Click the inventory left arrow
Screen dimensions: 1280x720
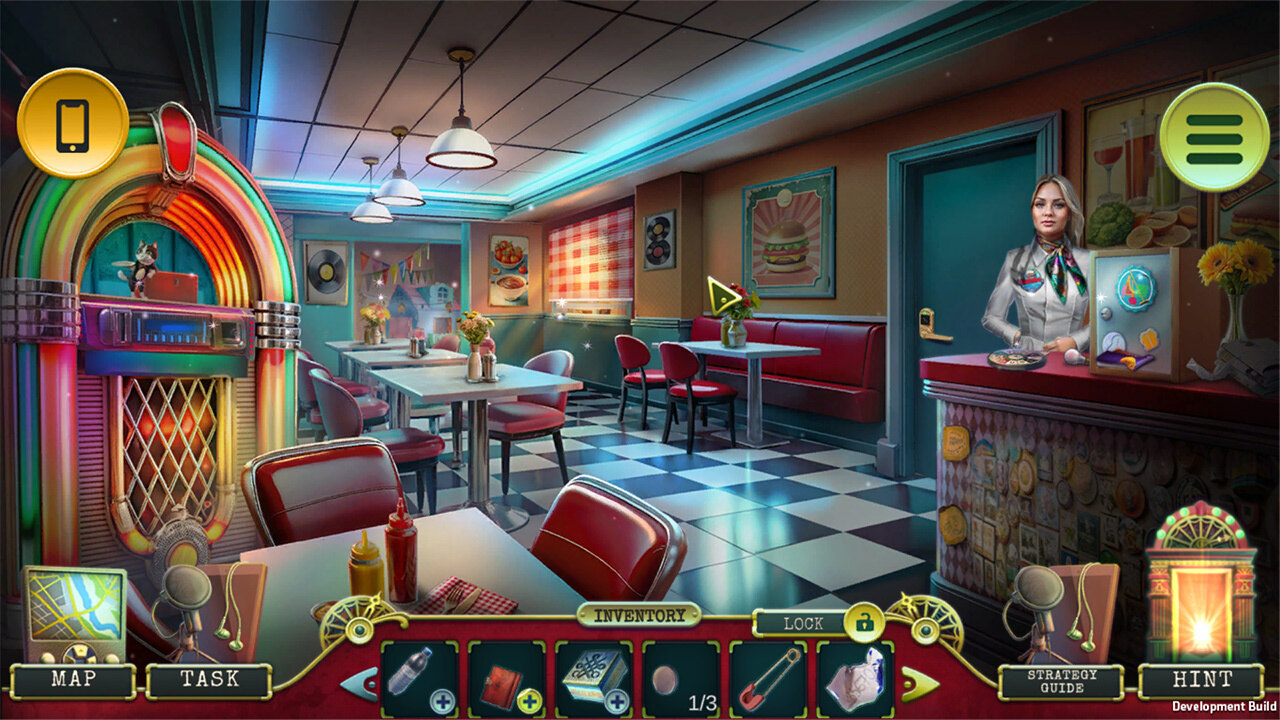(359, 683)
